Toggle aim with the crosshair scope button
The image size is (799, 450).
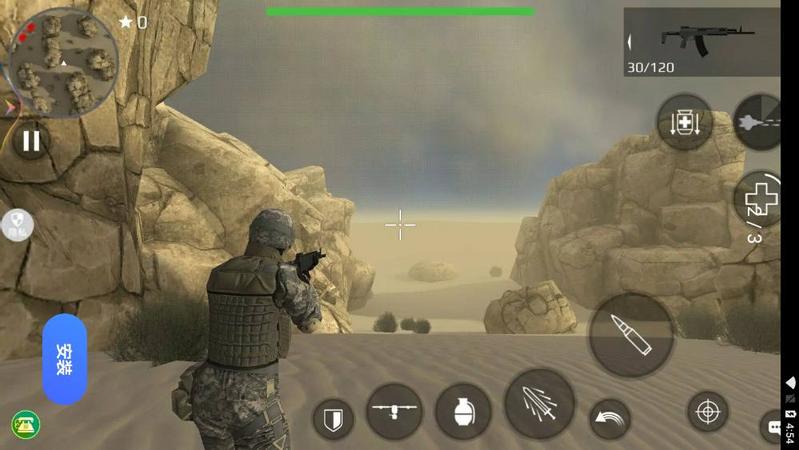point(708,411)
